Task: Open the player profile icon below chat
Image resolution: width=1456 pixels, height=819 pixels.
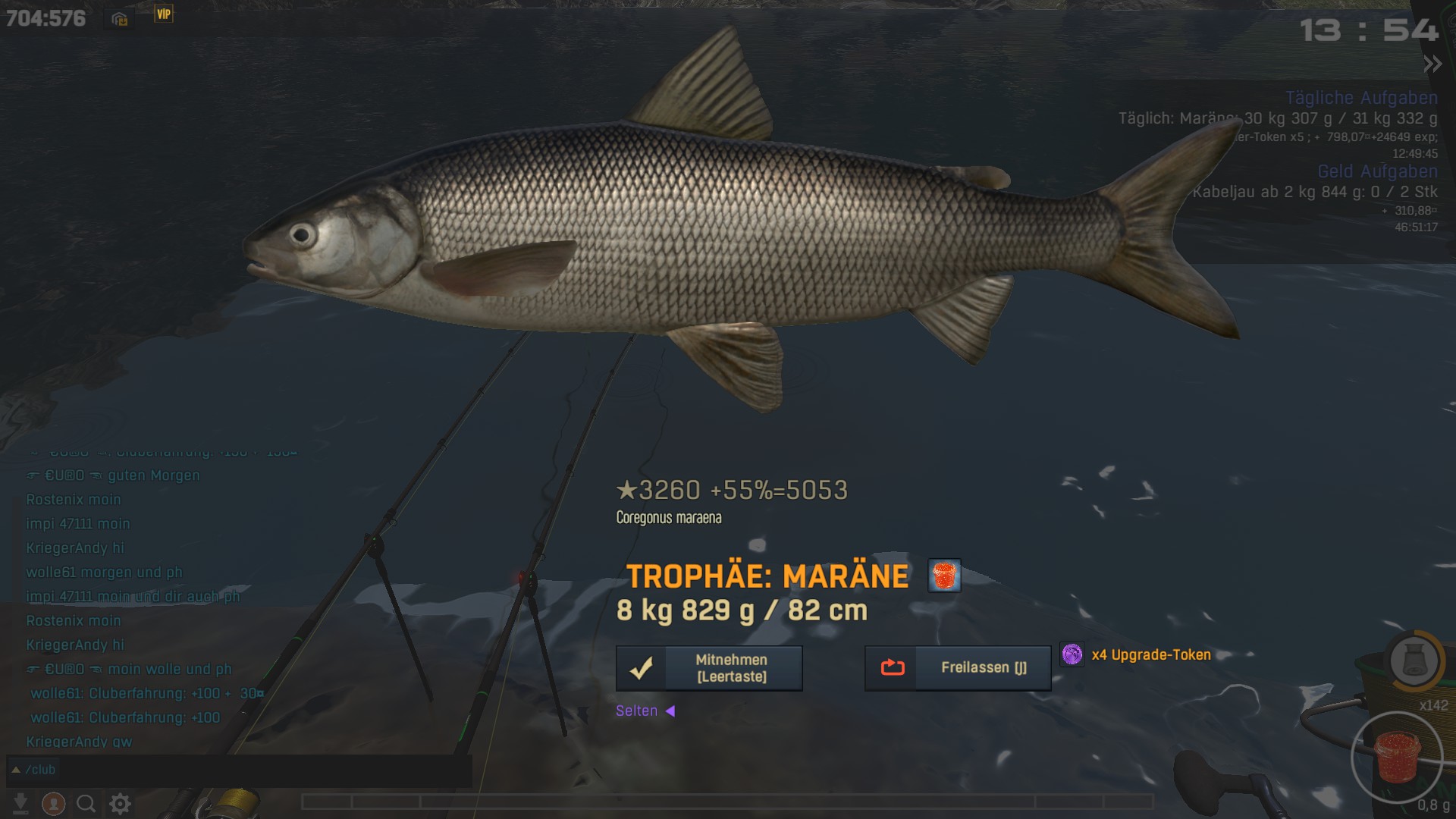Action: pos(53,803)
